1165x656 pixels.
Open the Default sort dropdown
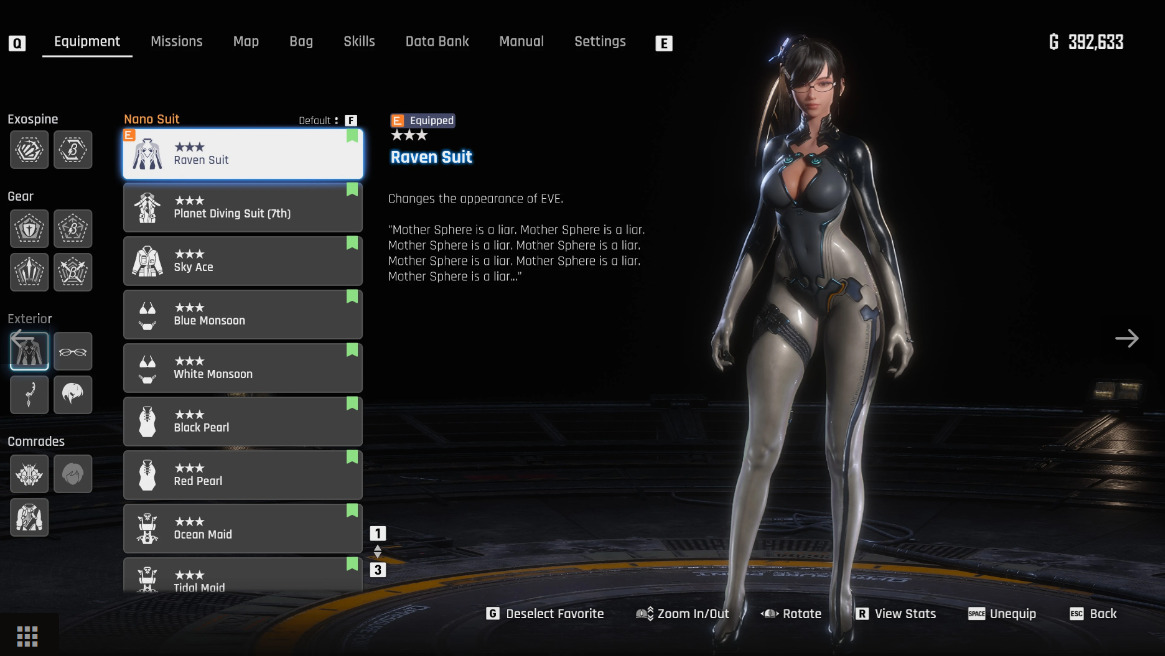319,120
